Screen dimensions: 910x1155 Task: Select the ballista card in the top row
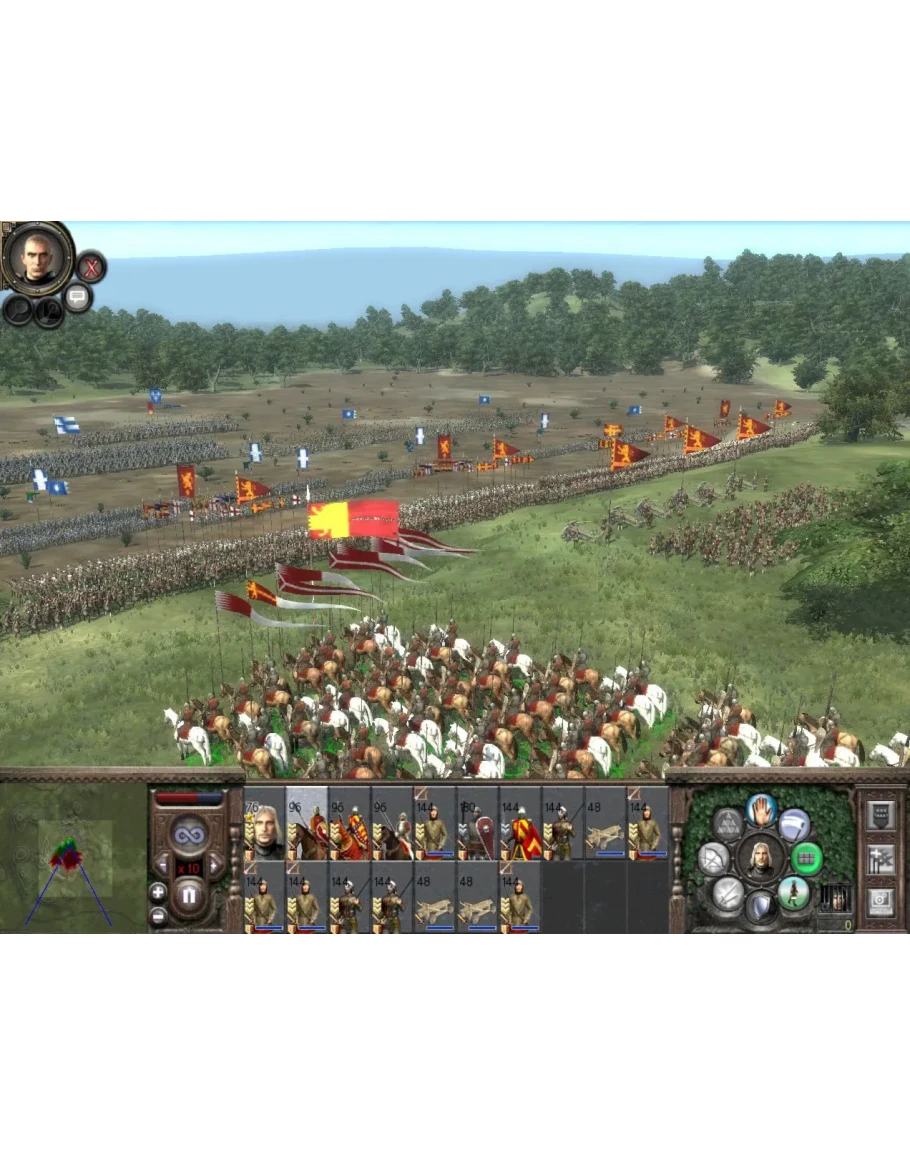tap(605, 825)
